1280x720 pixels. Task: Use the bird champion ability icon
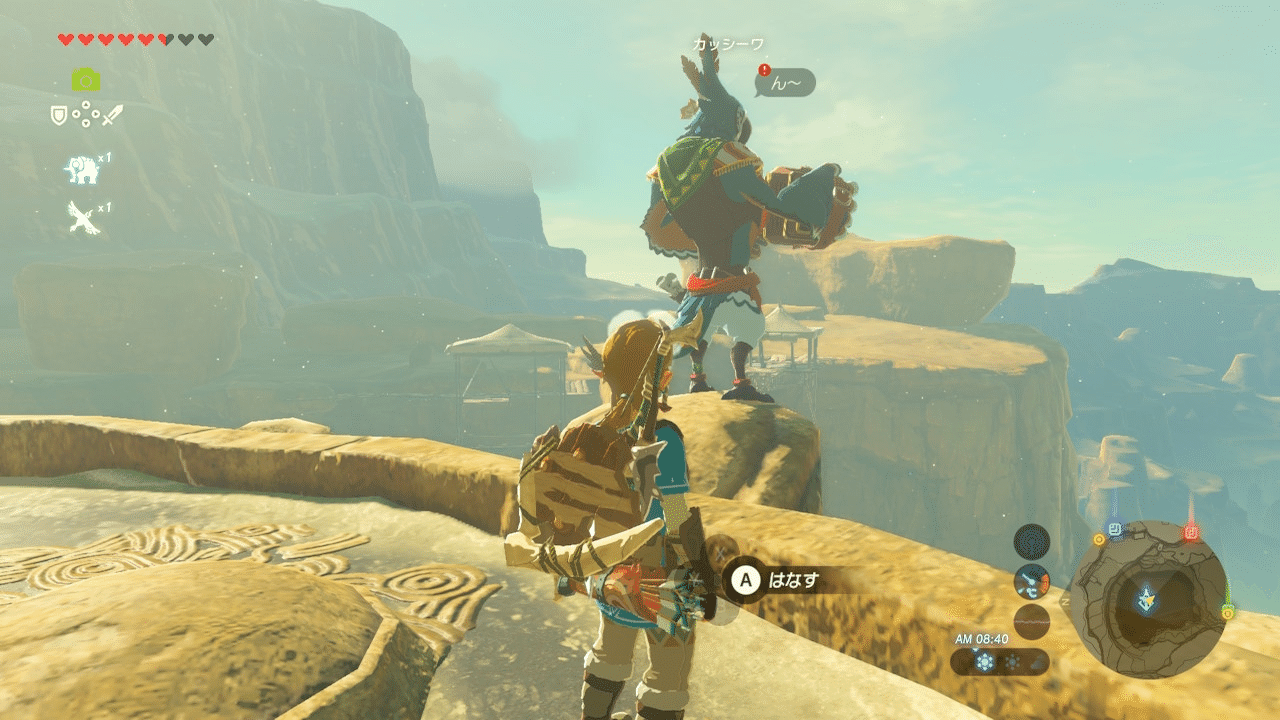point(83,216)
